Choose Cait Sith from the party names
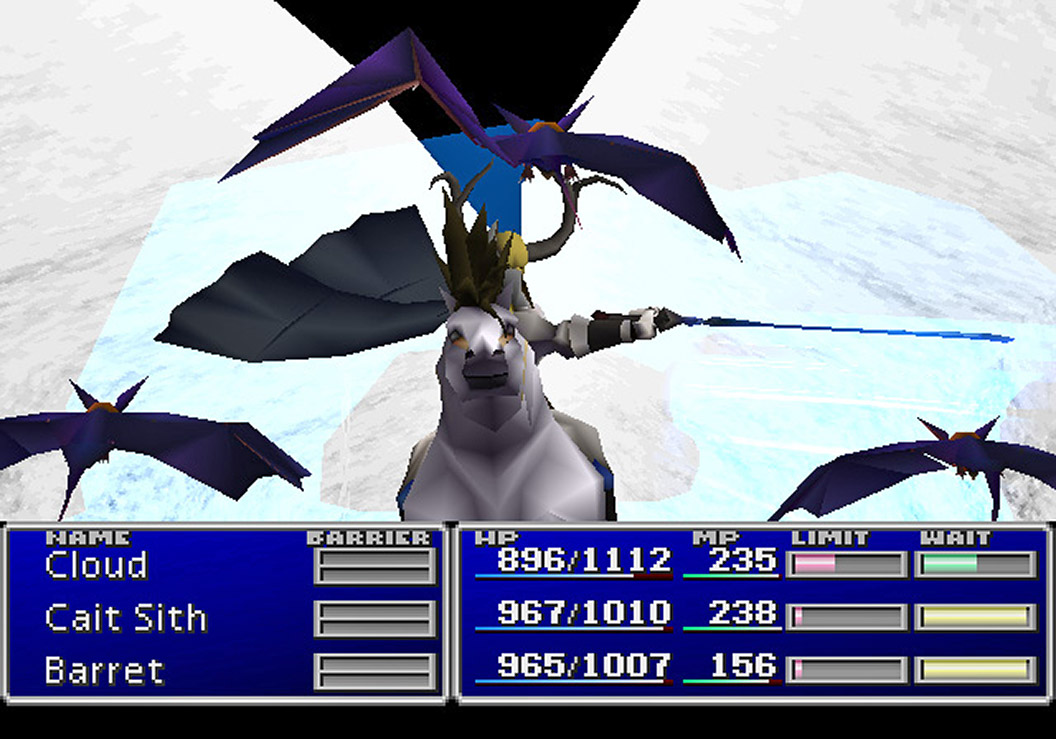1056x739 pixels. pos(126,618)
